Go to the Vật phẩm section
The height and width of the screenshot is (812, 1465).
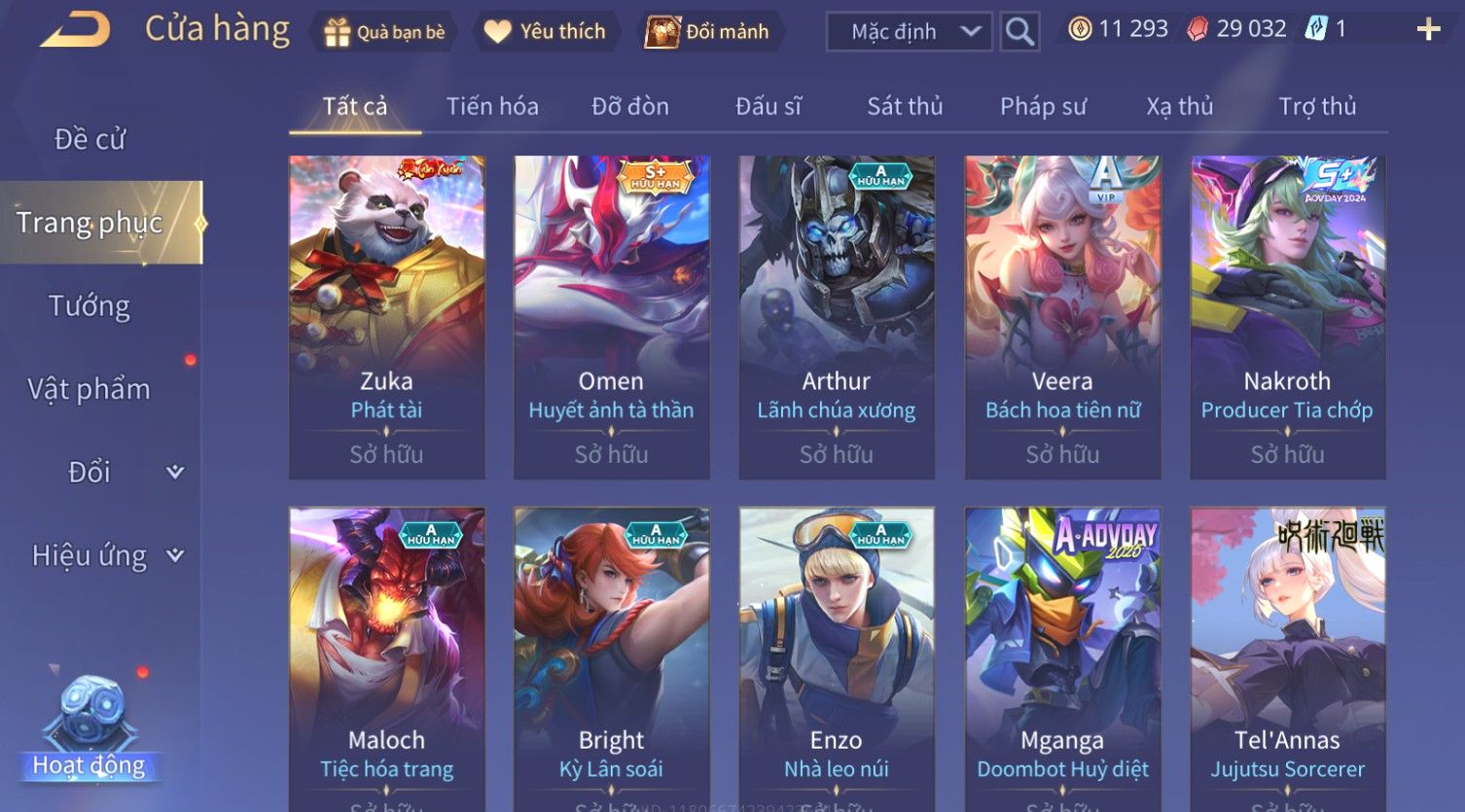[x=89, y=389]
